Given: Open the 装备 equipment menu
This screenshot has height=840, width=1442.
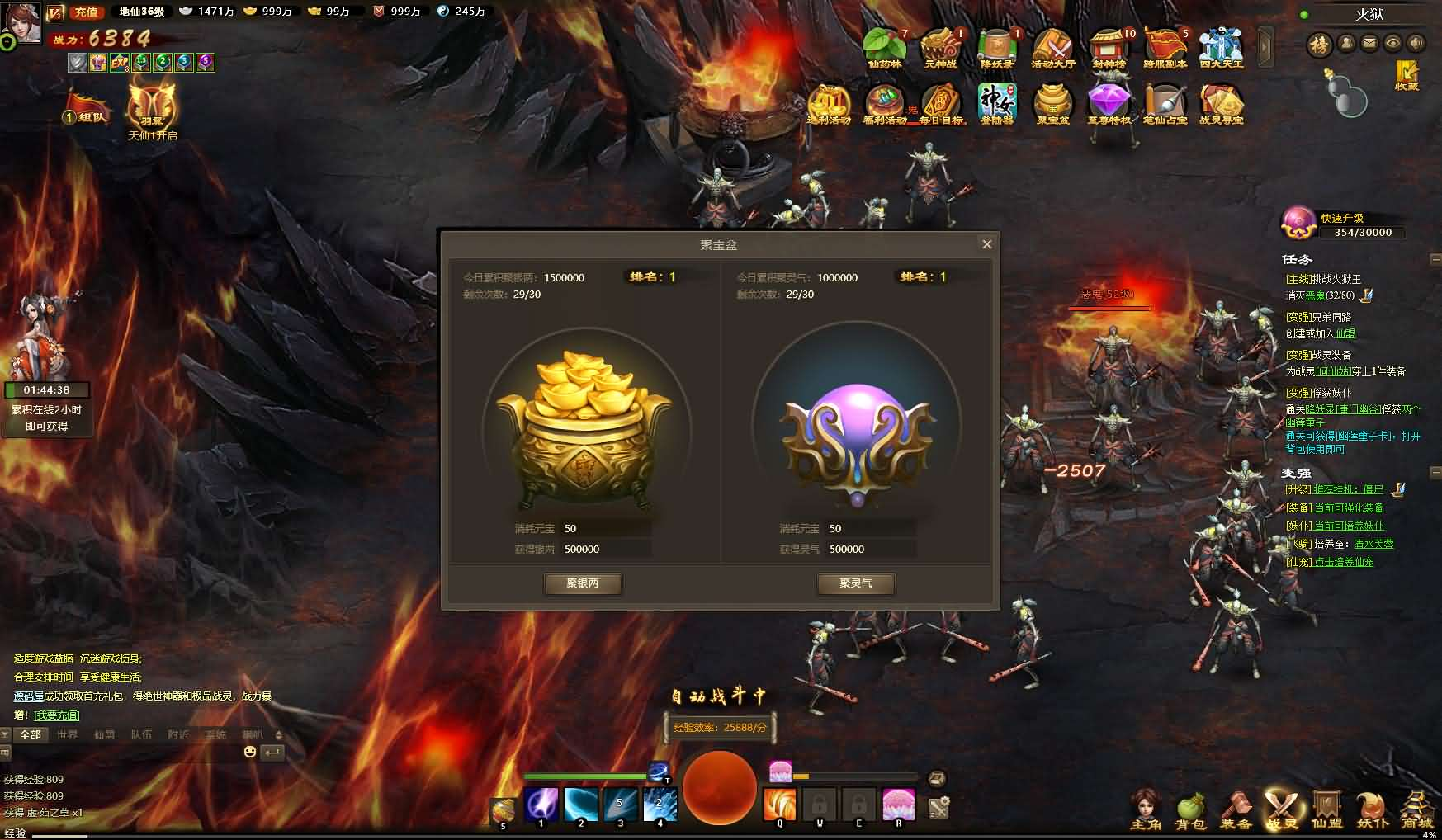Looking at the screenshot, I should point(1236,810).
